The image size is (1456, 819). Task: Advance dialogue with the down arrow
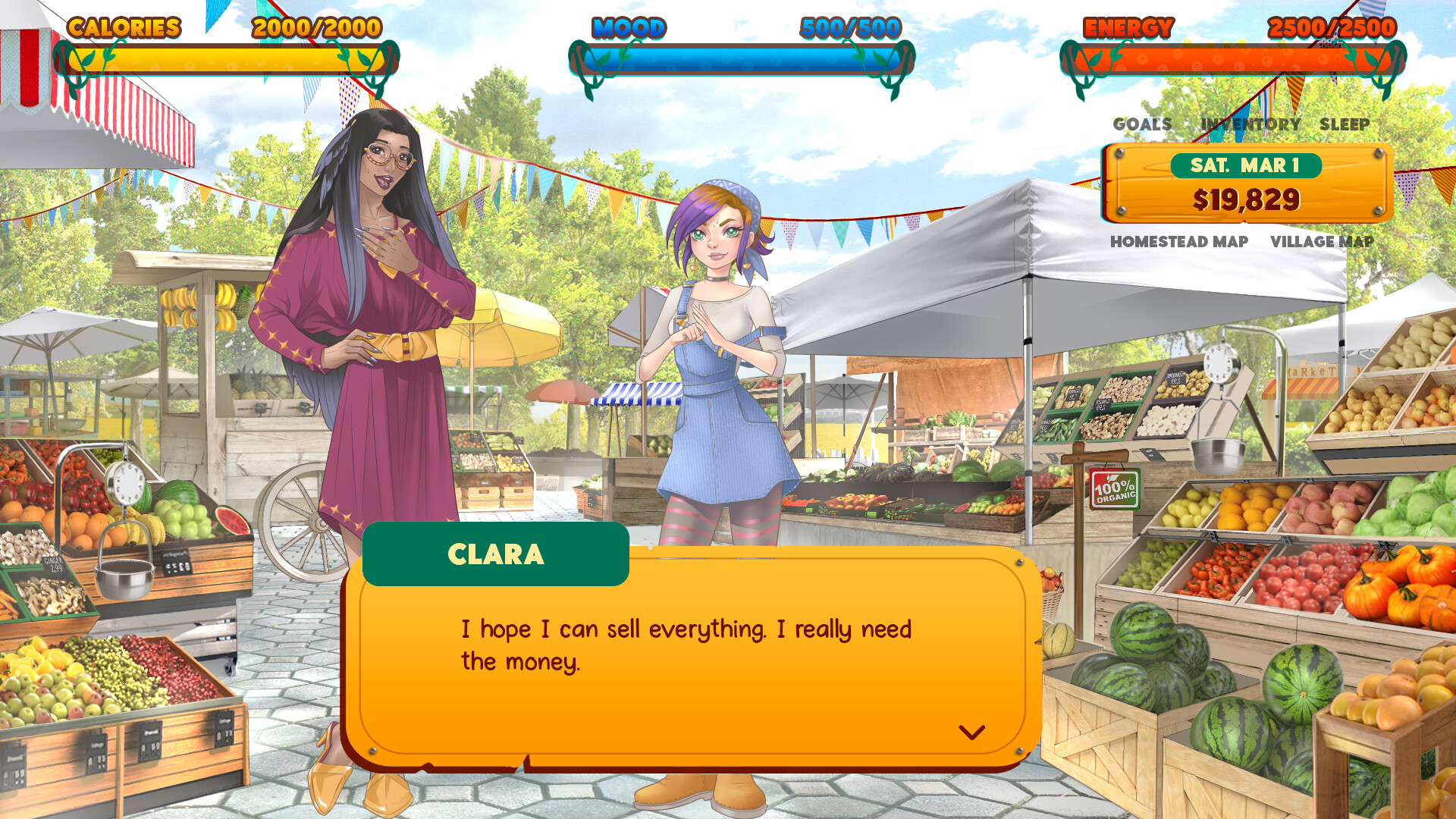[x=971, y=733]
